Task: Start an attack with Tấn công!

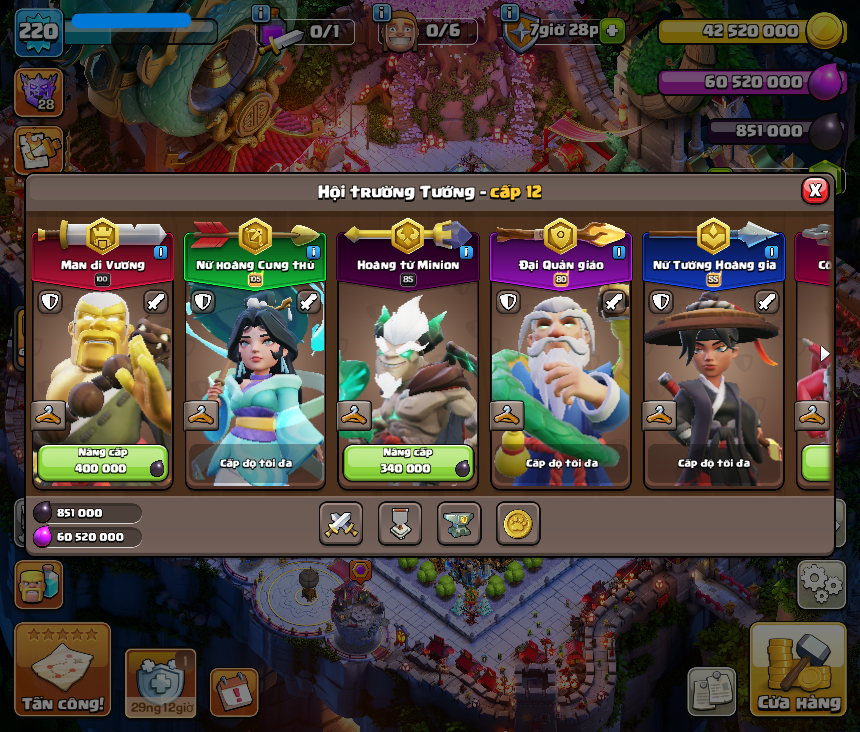Action: [x=62, y=669]
